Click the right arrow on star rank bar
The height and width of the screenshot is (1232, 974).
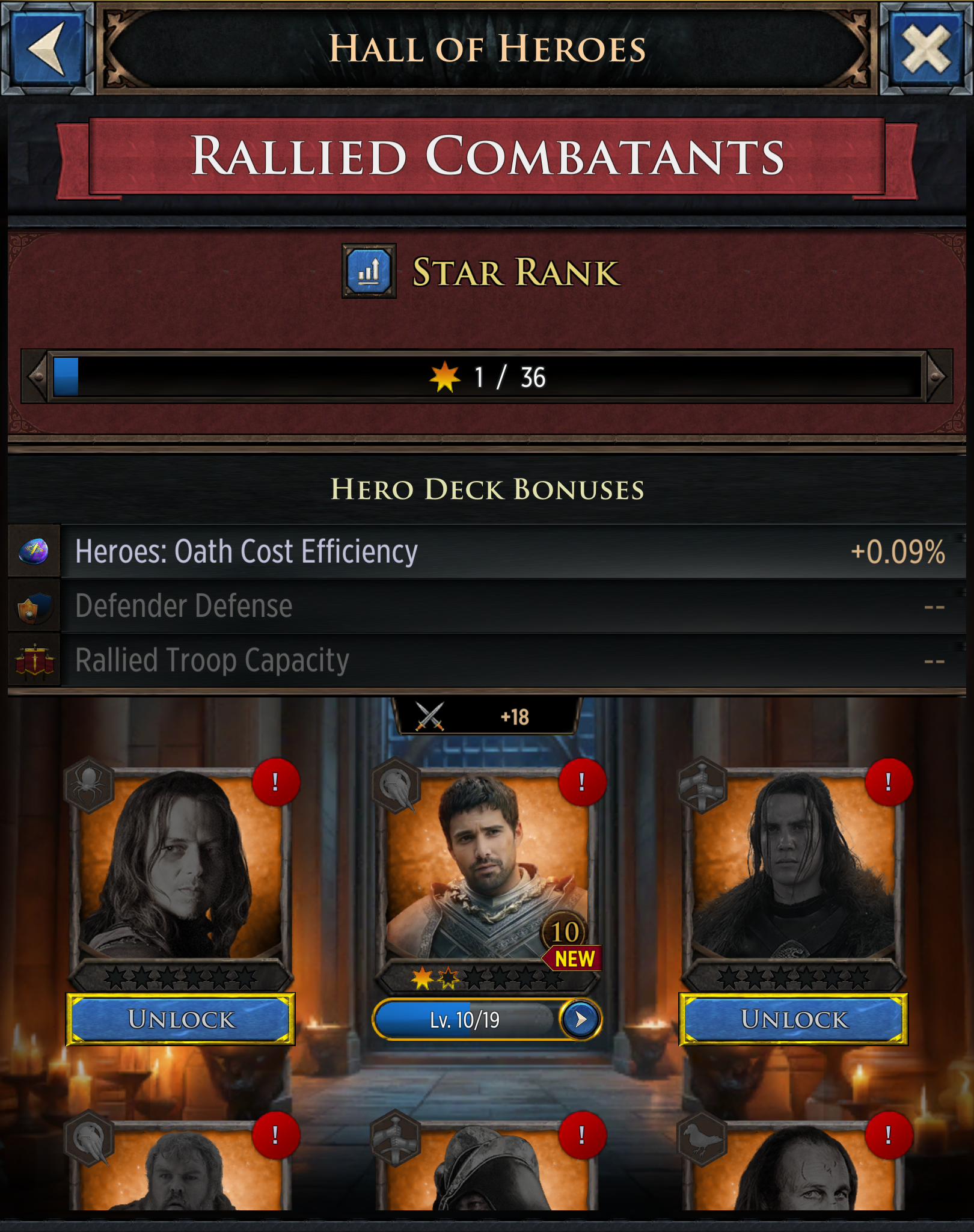pos(938,377)
